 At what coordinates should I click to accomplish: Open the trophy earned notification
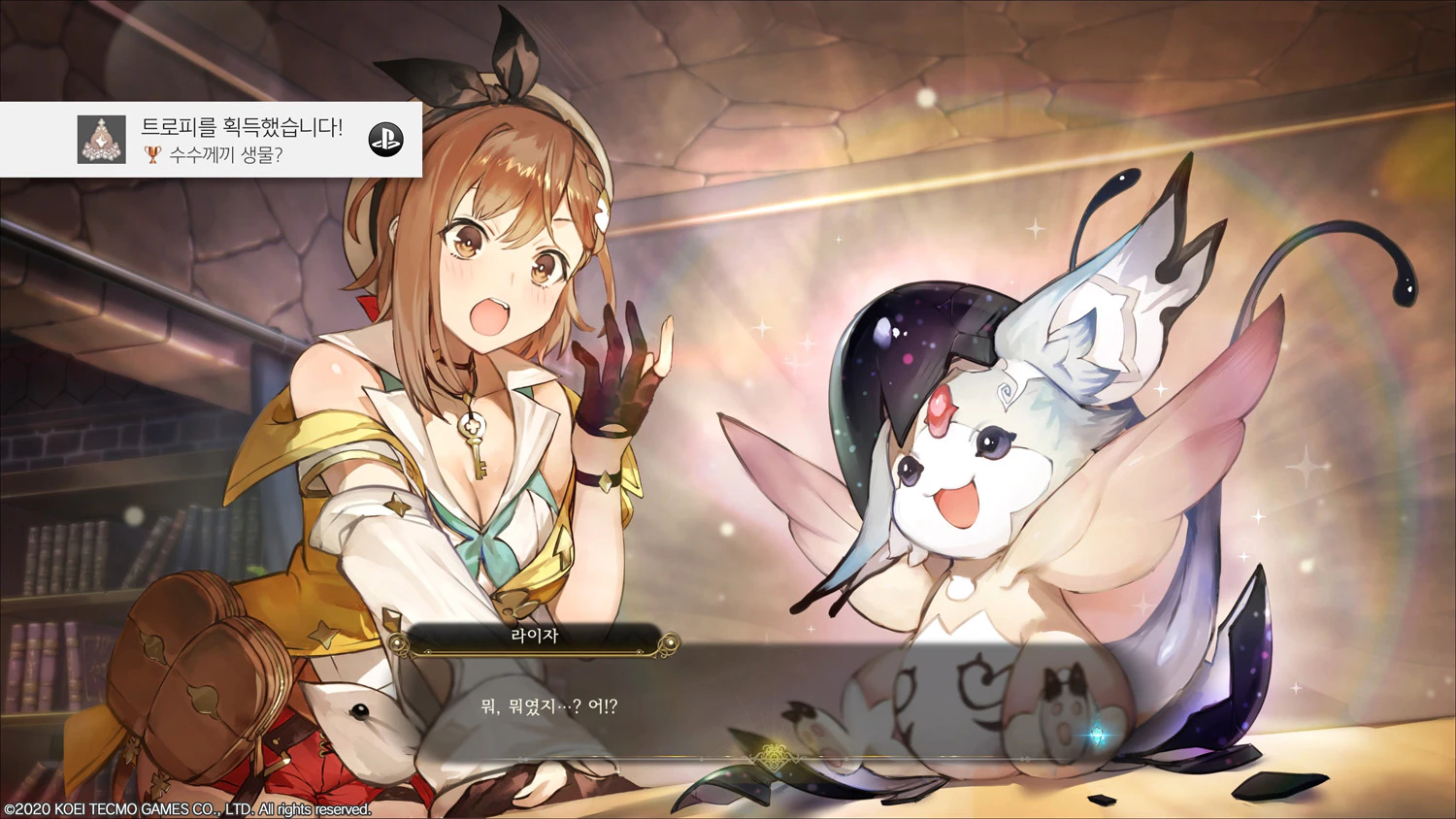click(211, 140)
